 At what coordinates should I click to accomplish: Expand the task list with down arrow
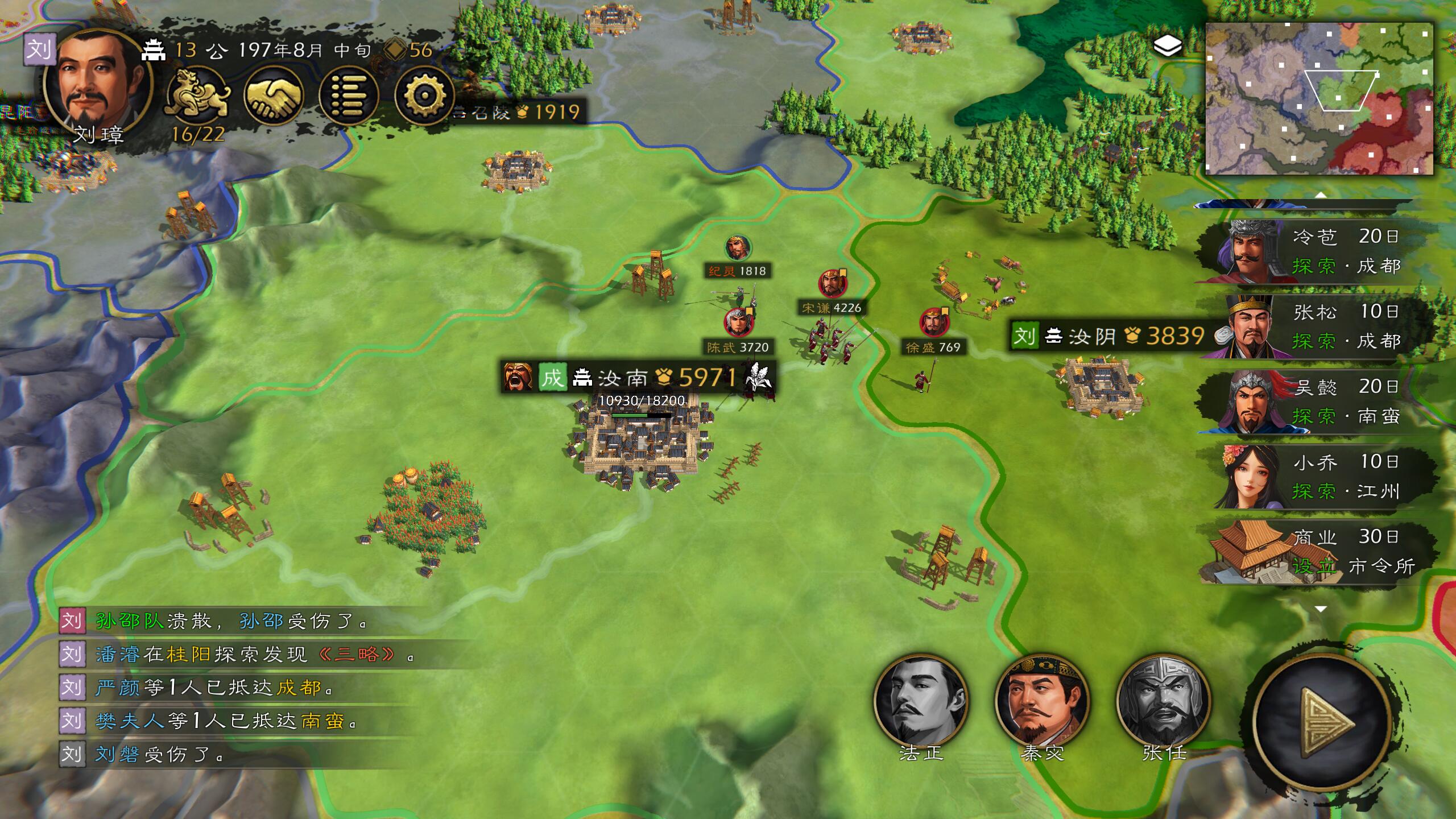(1321, 609)
